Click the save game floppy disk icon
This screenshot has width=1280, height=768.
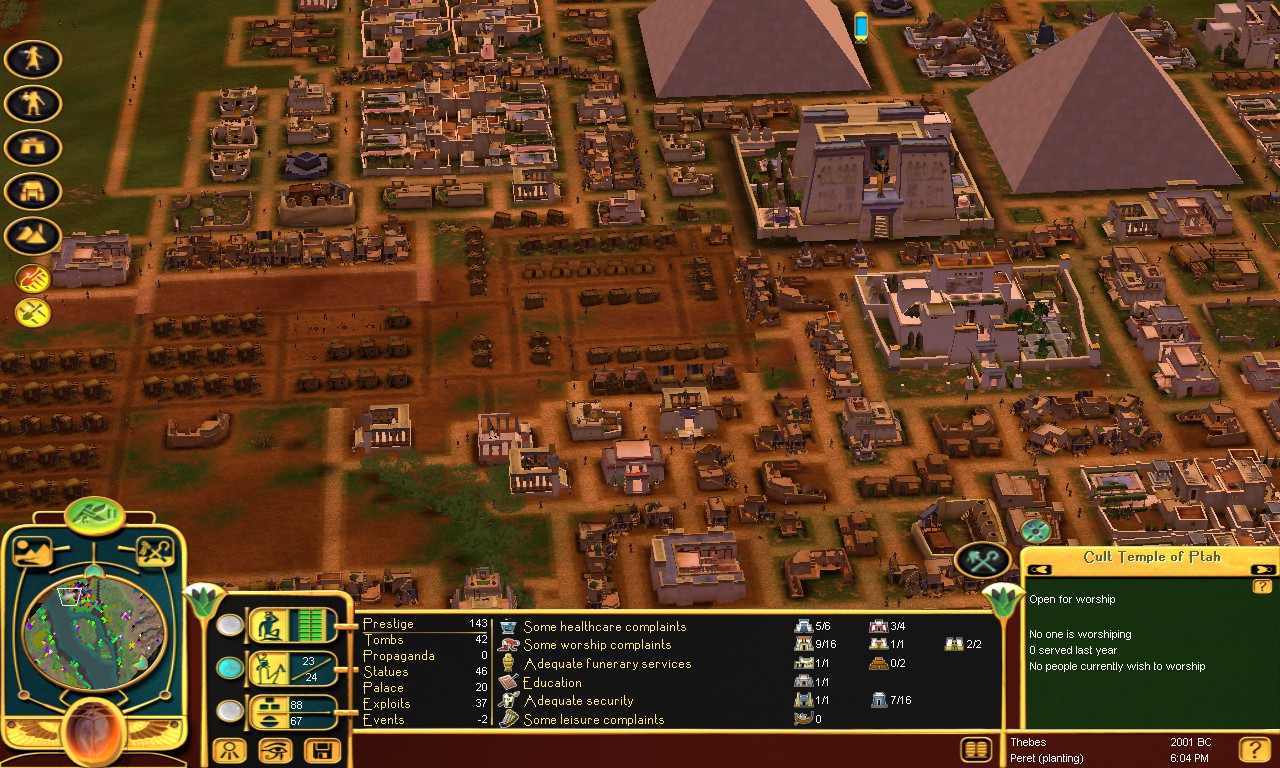[x=321, y=750]
